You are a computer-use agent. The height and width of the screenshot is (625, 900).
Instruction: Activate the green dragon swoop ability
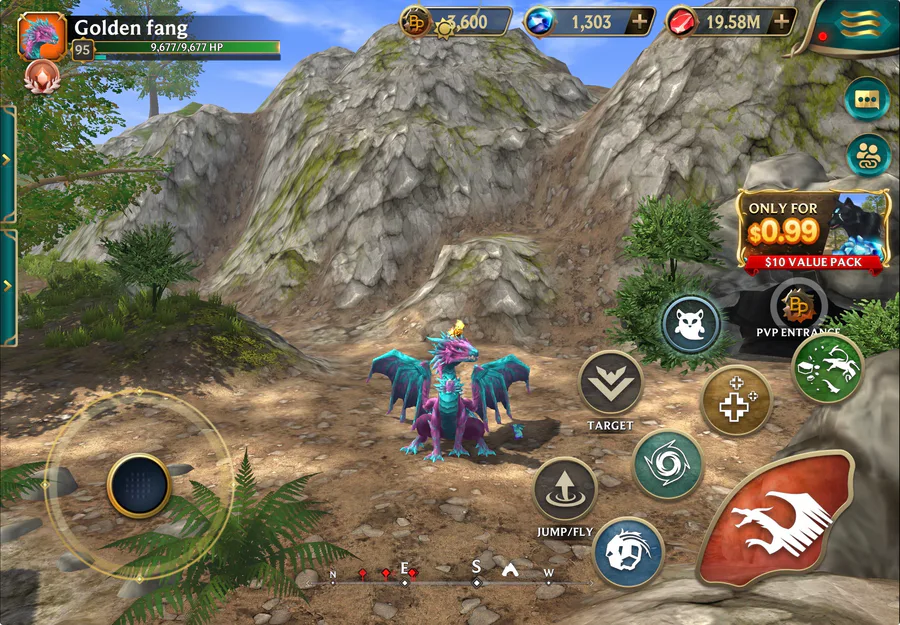pyautogui.click(x=827, y=368)
